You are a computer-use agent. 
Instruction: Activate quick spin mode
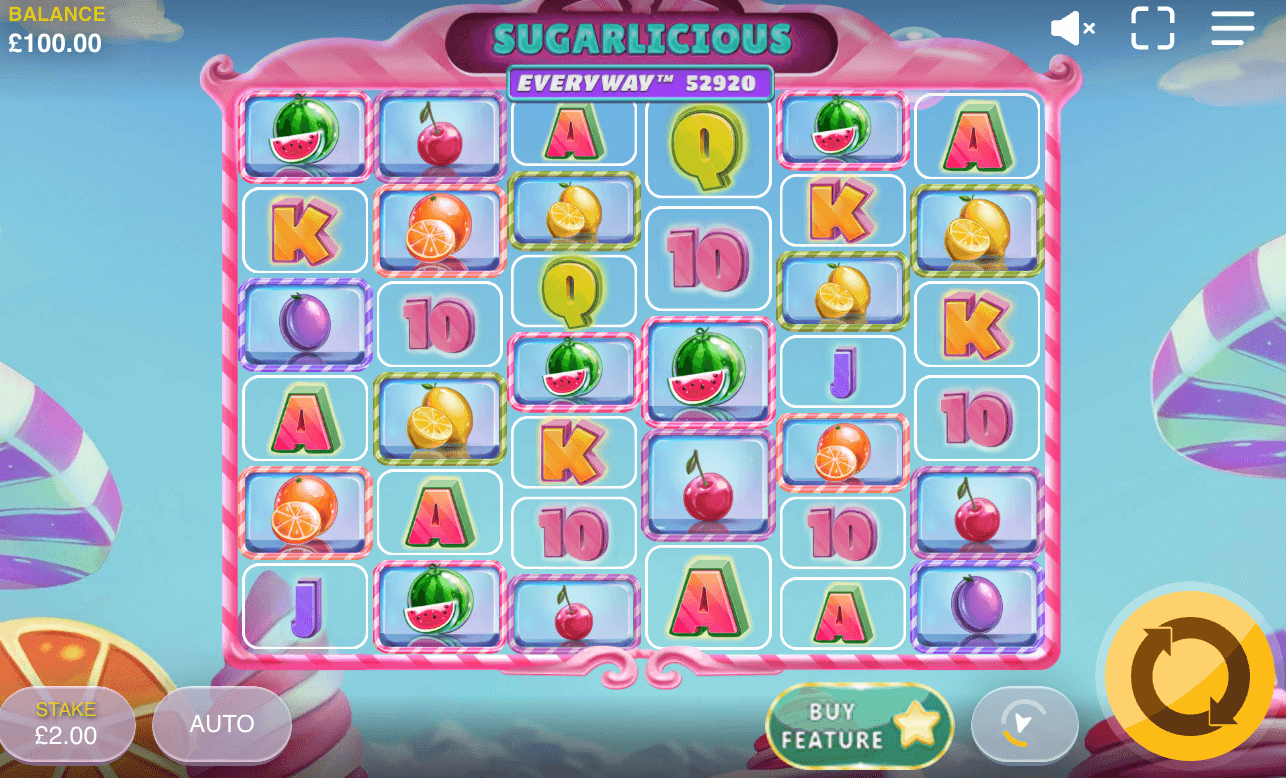[1024, 725]
